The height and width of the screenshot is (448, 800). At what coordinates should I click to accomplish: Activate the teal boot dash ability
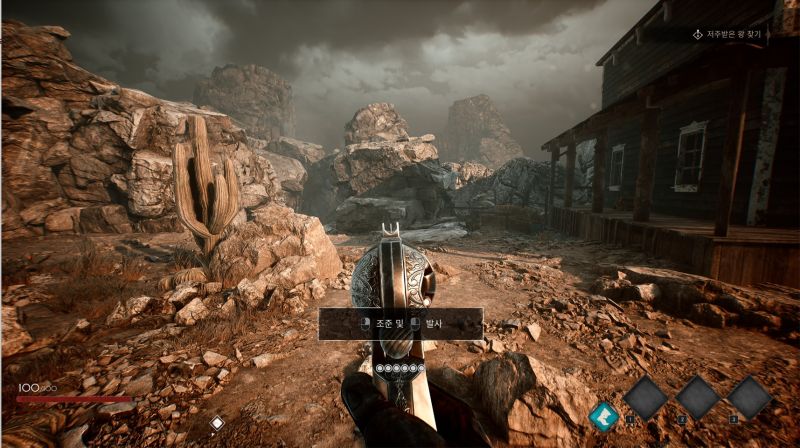click(x=603, y=415)
